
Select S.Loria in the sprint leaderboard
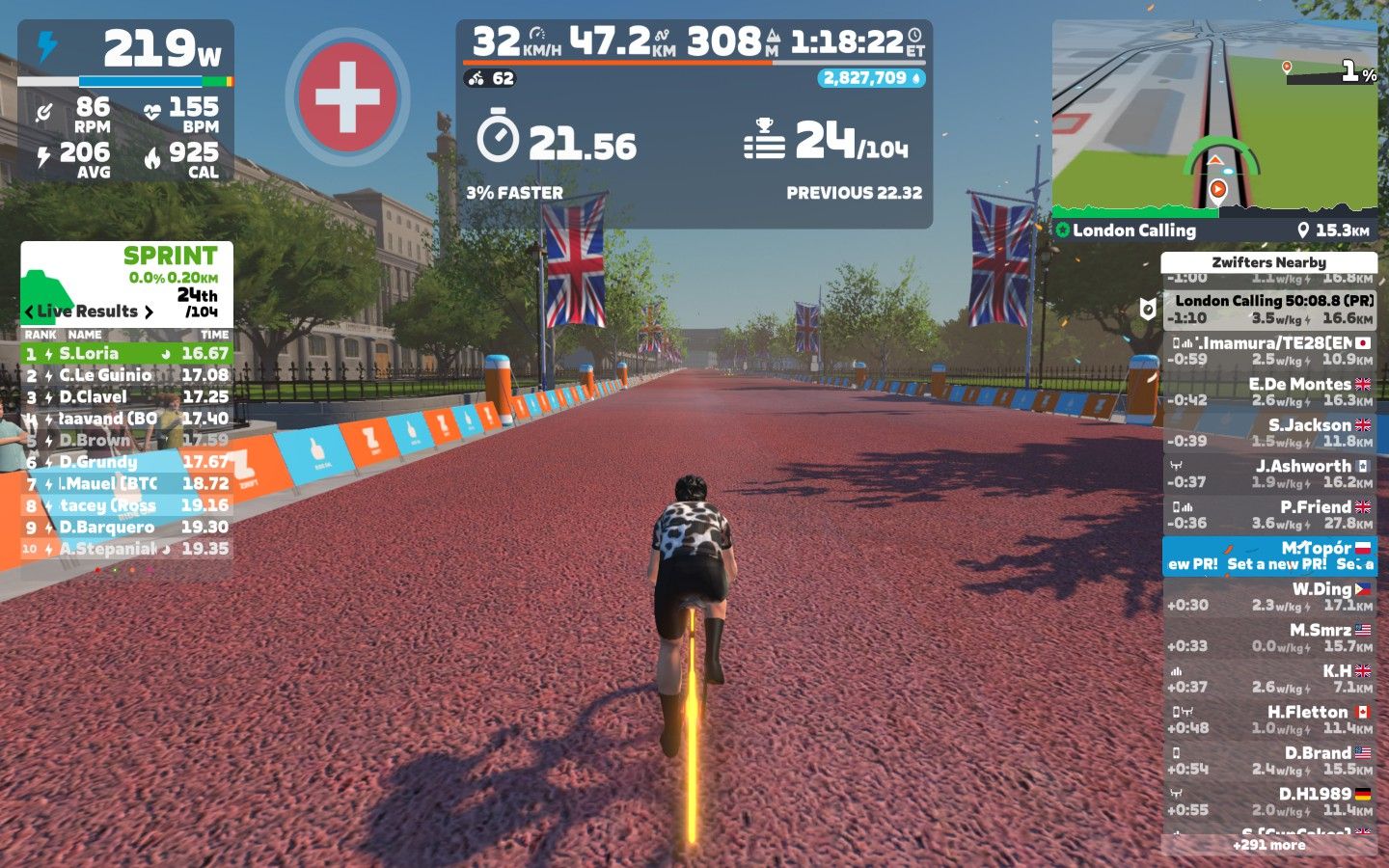point(126,354)
